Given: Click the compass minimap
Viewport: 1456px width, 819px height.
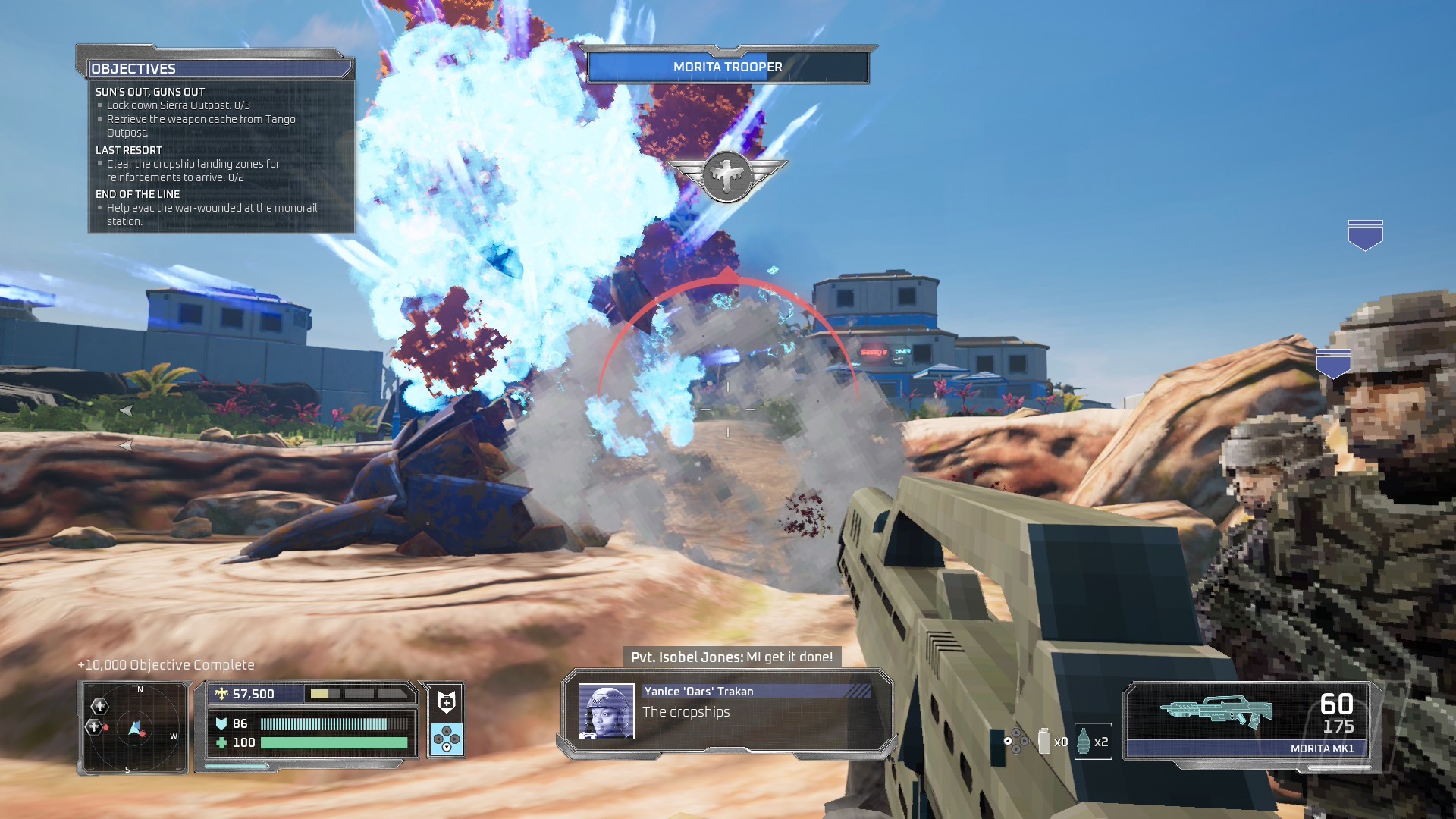Looking at the screenshot, I should pos(135,728).
